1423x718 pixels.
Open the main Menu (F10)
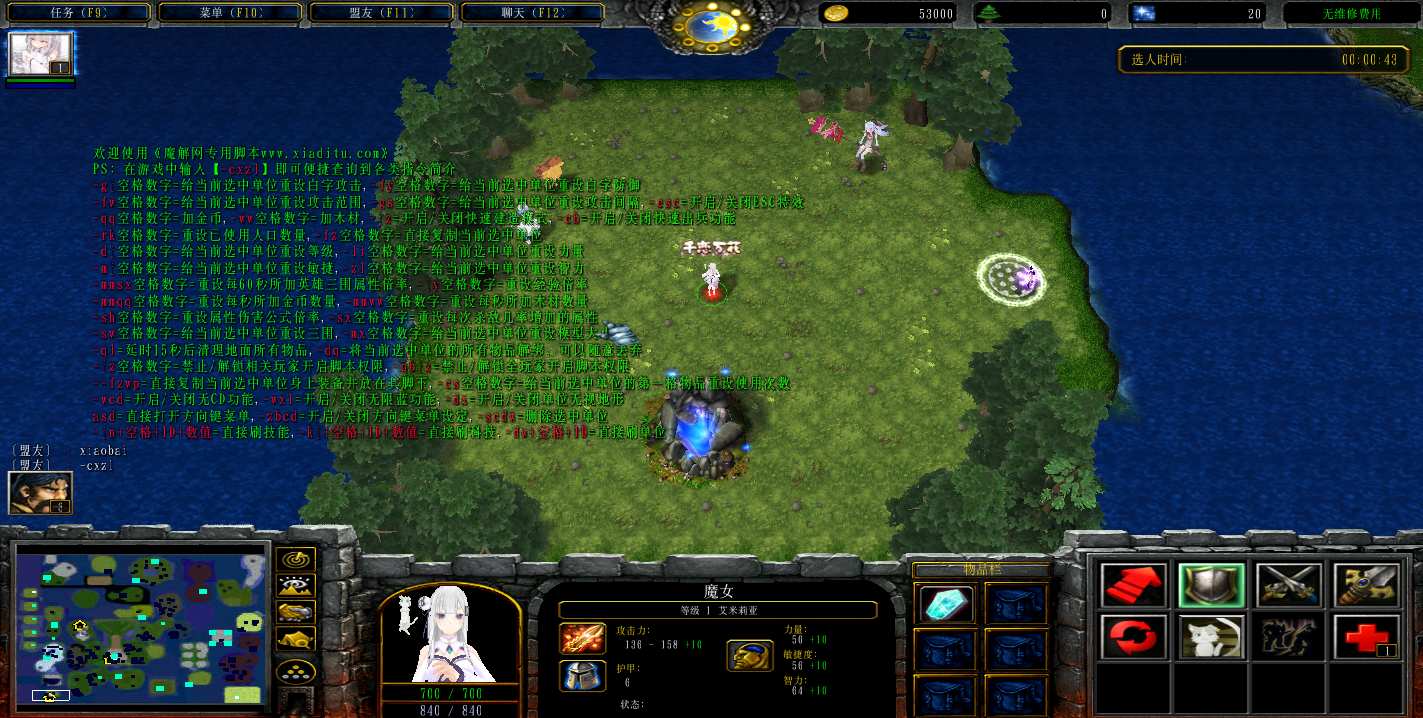pos(229,13)
